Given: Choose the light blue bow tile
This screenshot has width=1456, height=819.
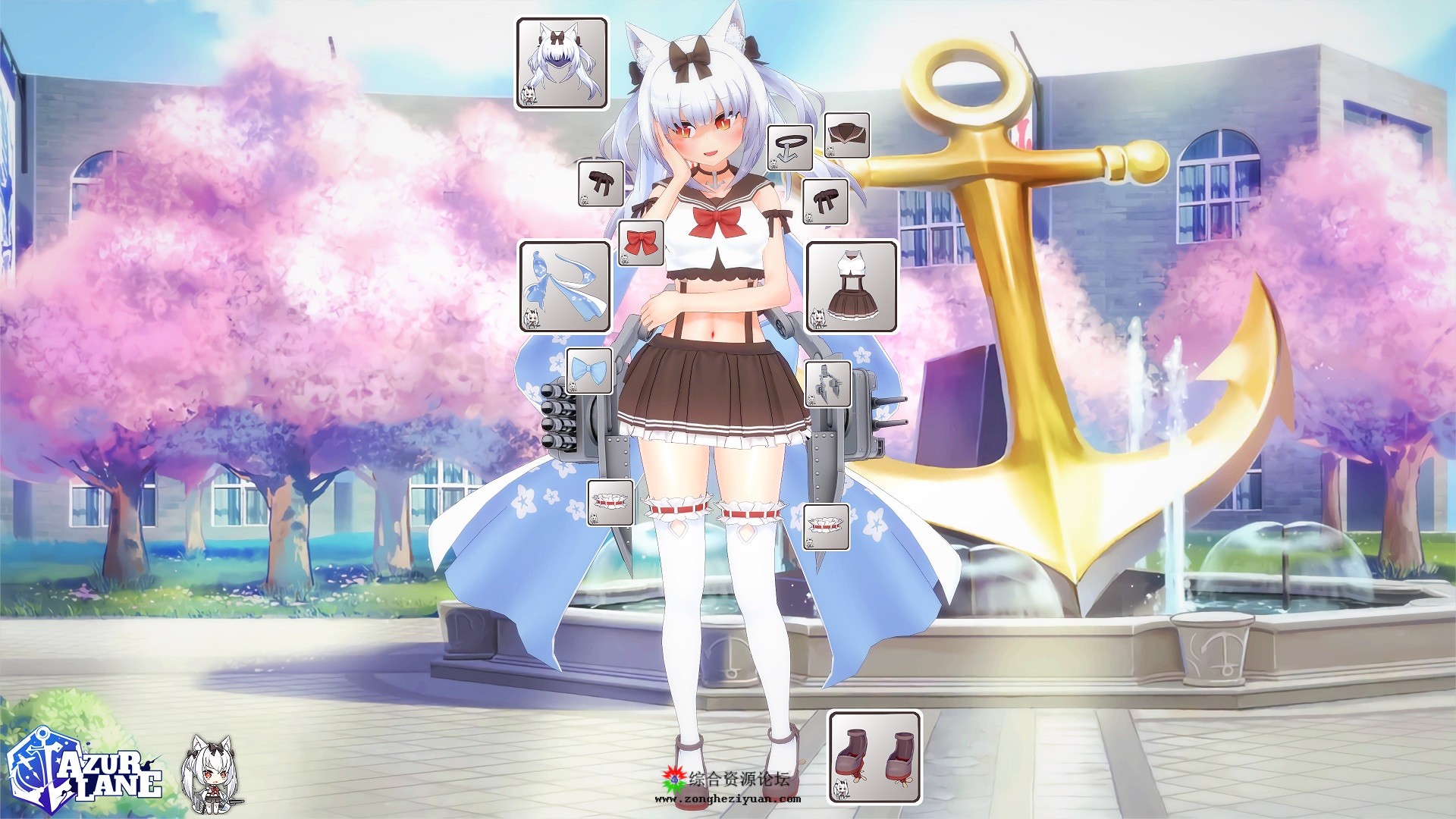Looking at the screenshot, I should pos(589,371).
